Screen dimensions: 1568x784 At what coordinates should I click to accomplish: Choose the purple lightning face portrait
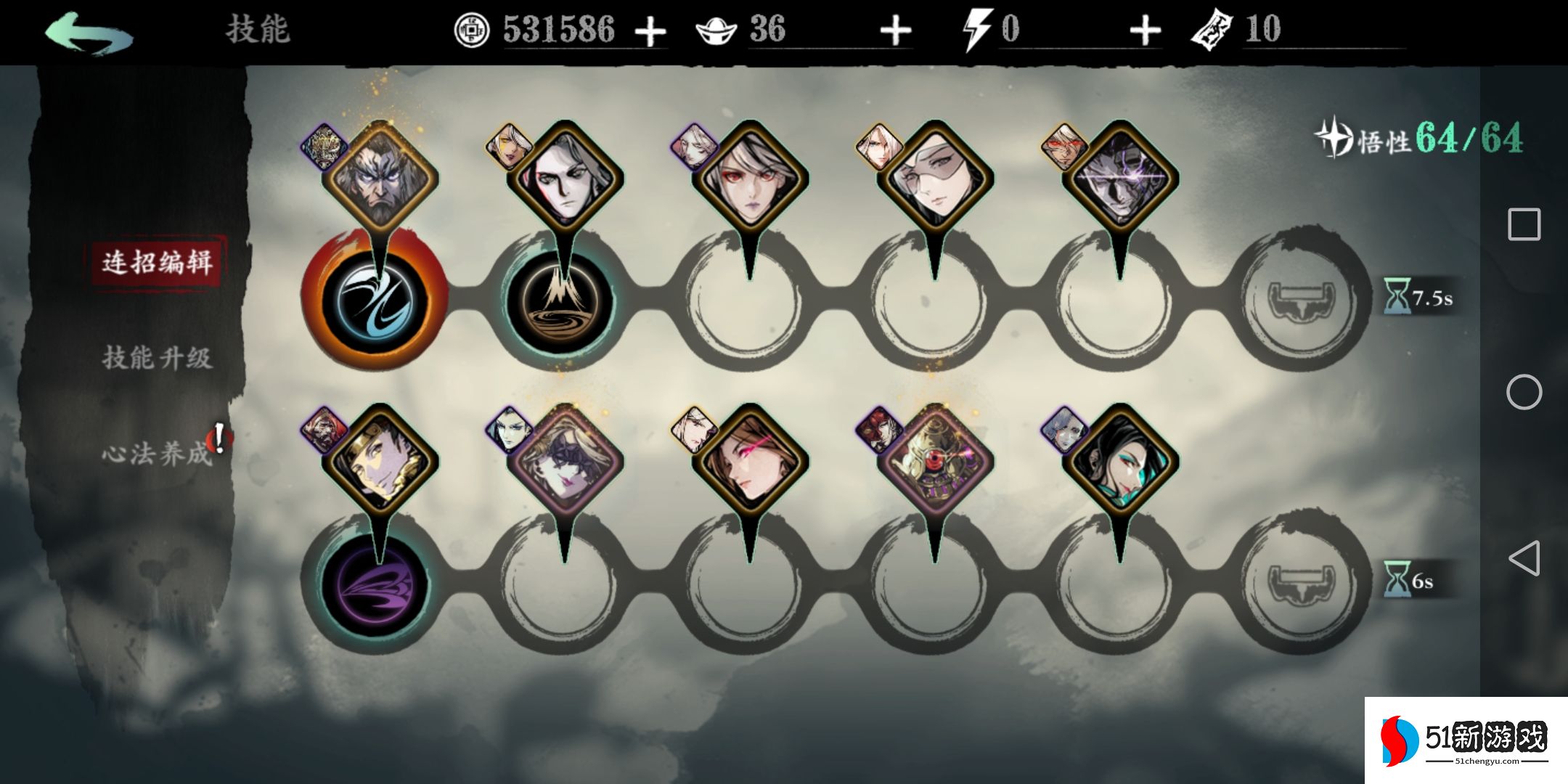(x=1120, y=179)
